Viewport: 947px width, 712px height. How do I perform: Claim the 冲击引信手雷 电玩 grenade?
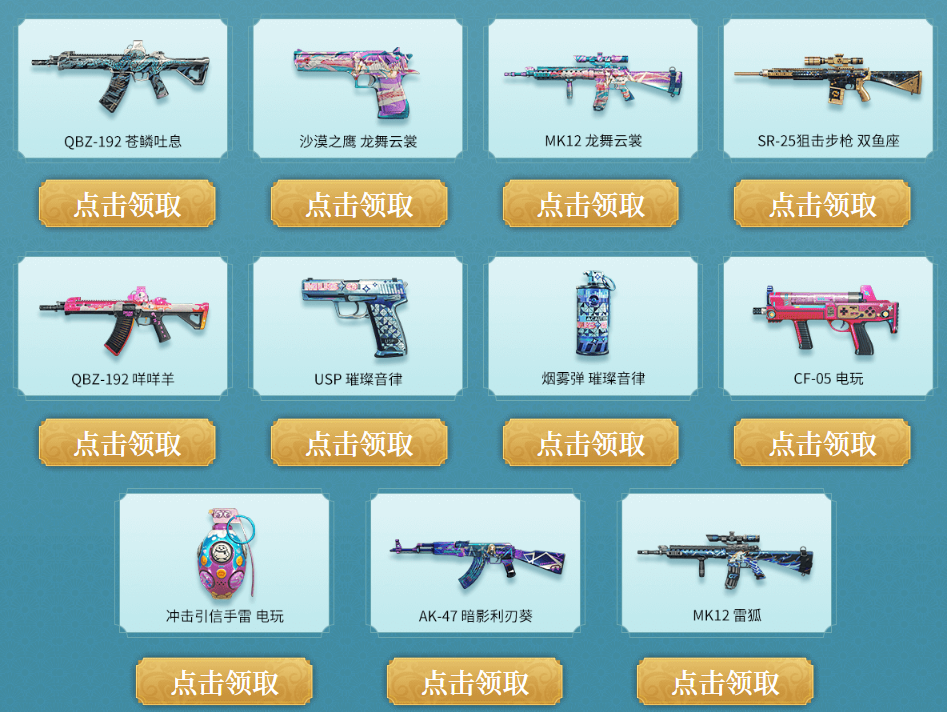click(x=224, y=681)
